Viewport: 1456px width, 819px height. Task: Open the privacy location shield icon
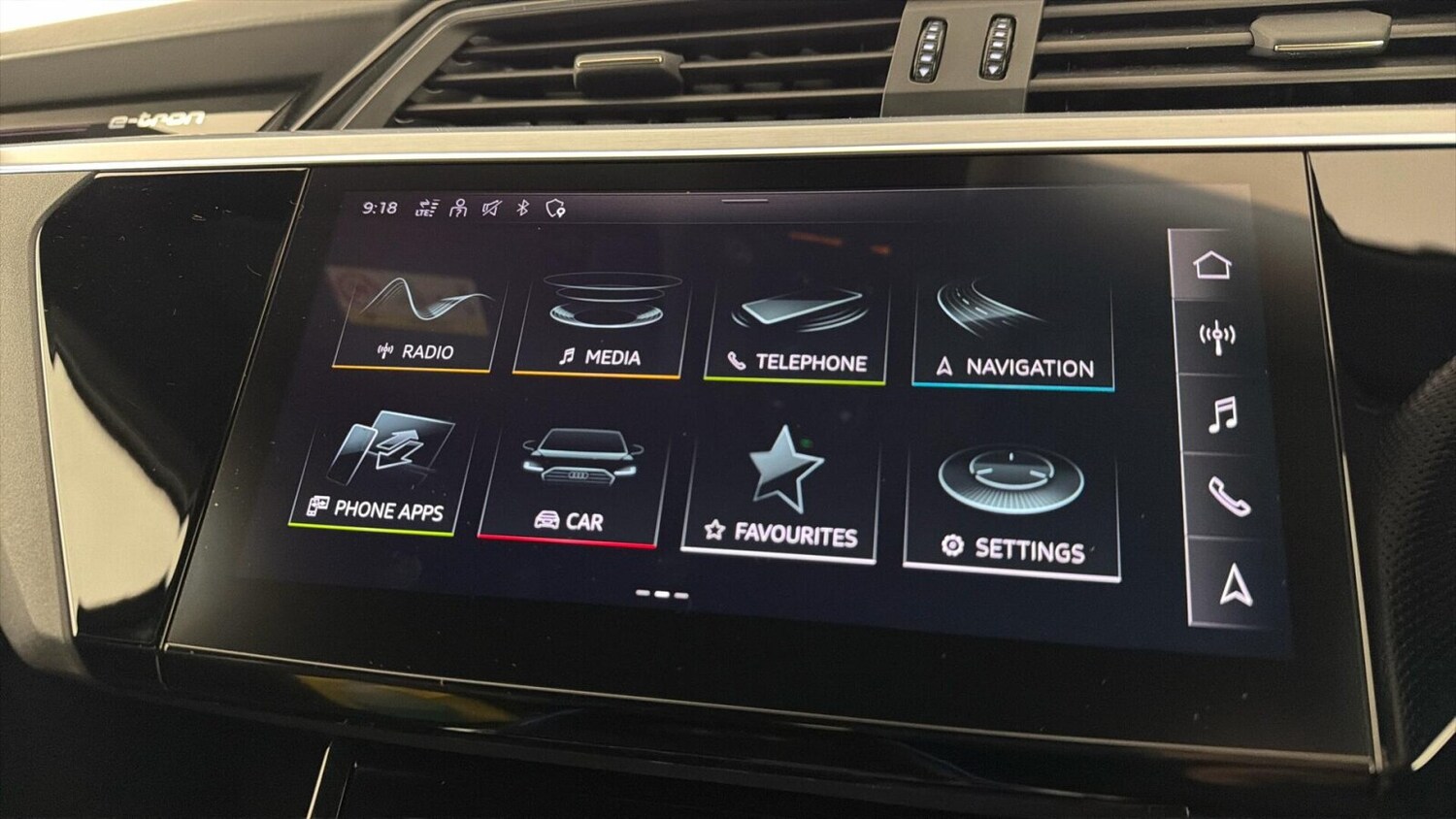click(x=553, y=207)
